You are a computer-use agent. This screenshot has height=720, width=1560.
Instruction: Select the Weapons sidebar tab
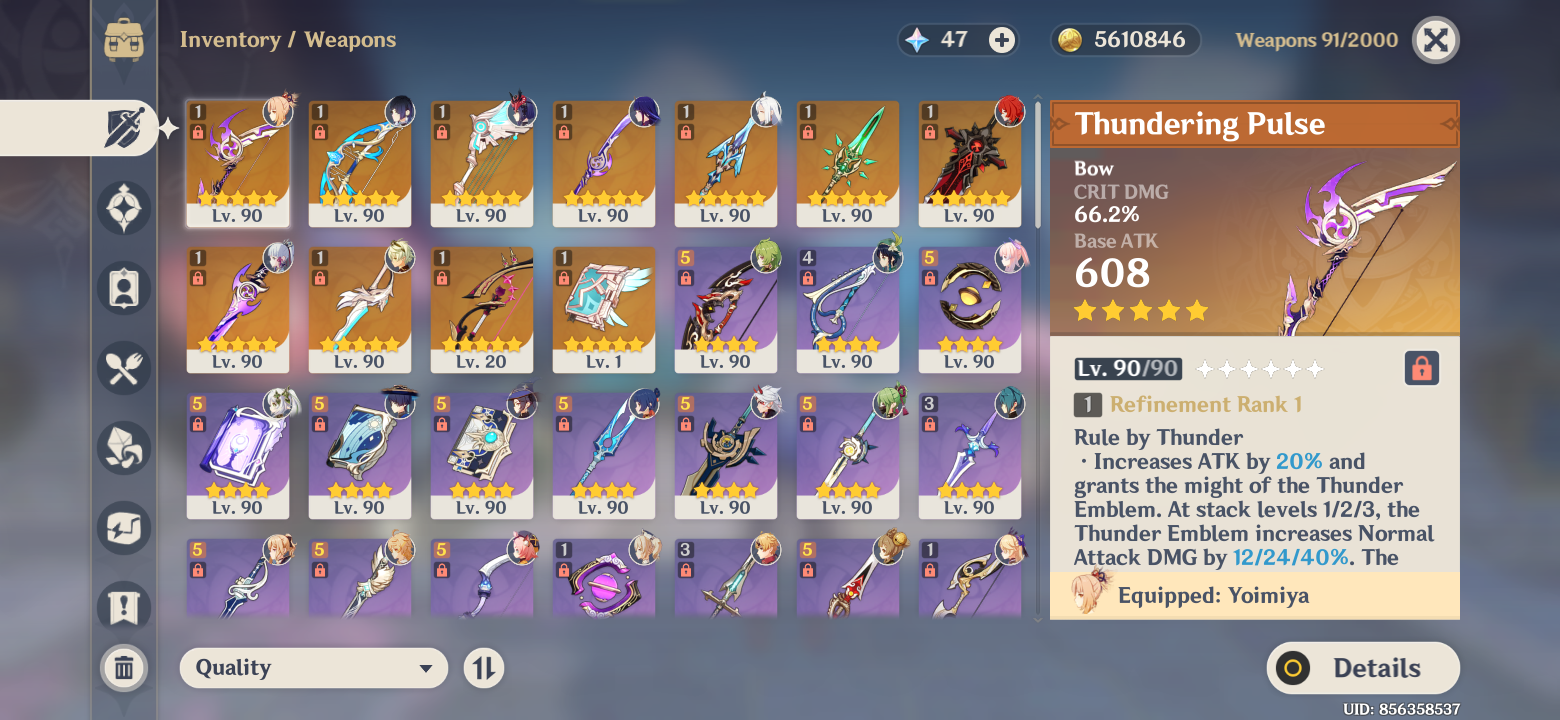124,128
